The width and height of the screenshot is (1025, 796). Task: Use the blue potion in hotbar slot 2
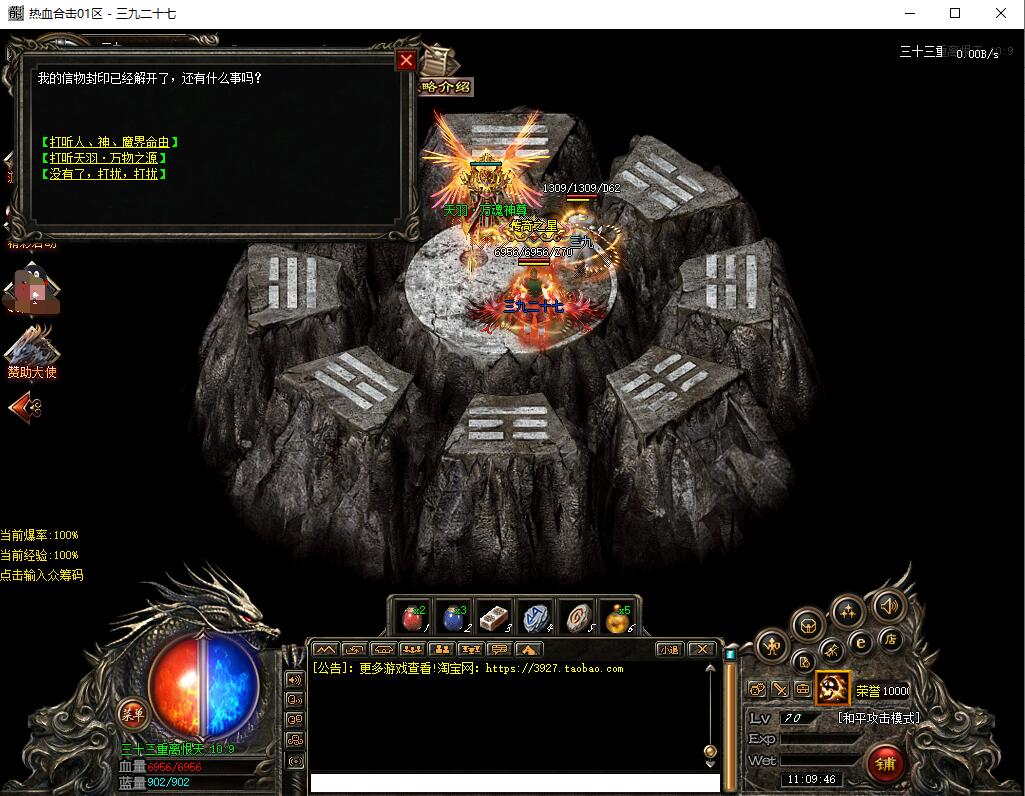pos(454,617)
